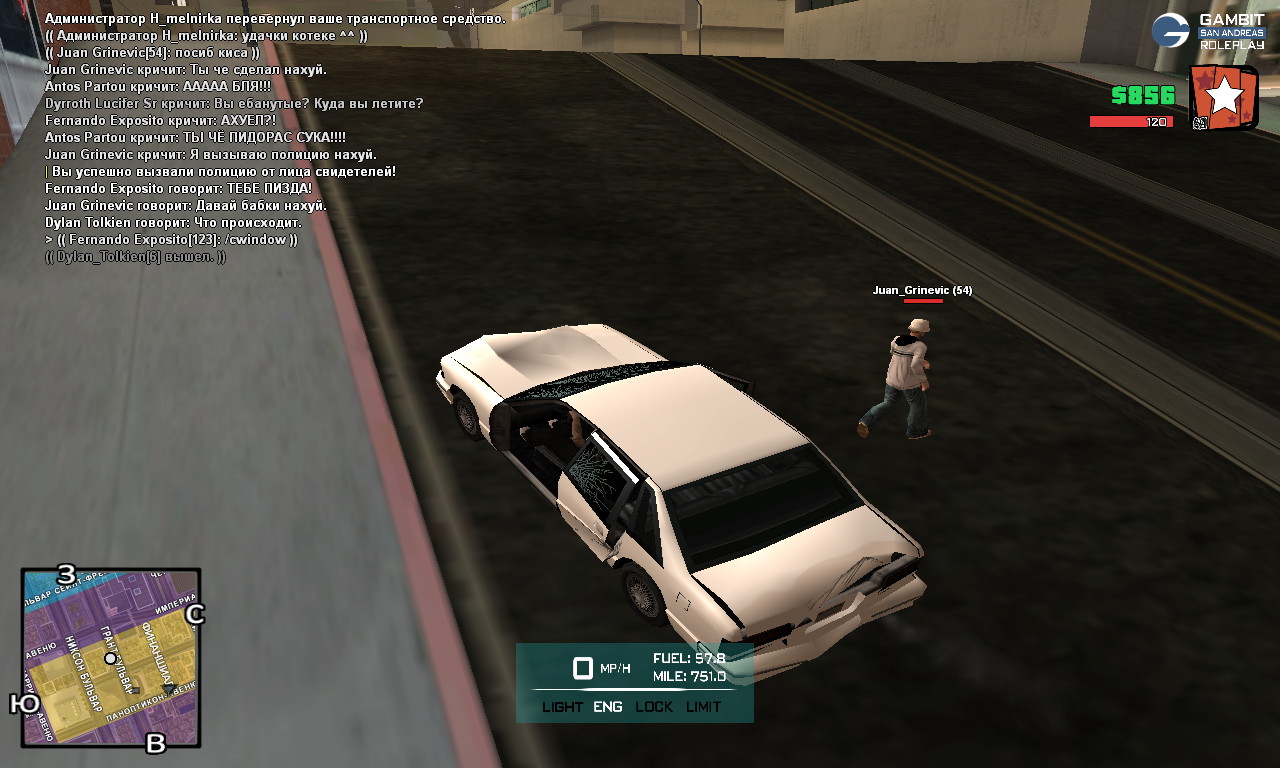Toggle the ENG engine indicator
This screenshot has width=1280, height=768.
[x=607, y=707]
